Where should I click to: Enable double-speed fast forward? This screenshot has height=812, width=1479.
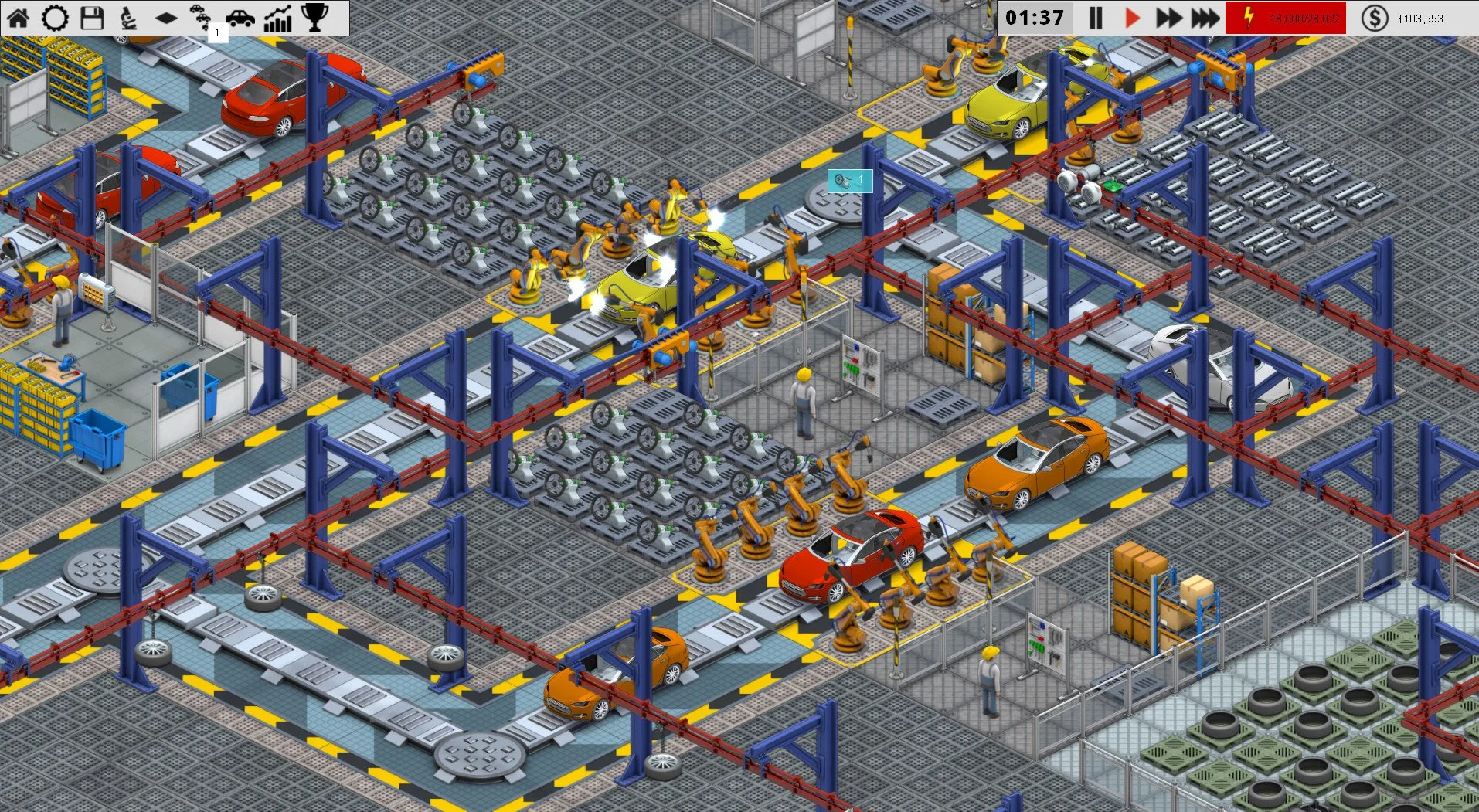click(x=1168, y=17)
